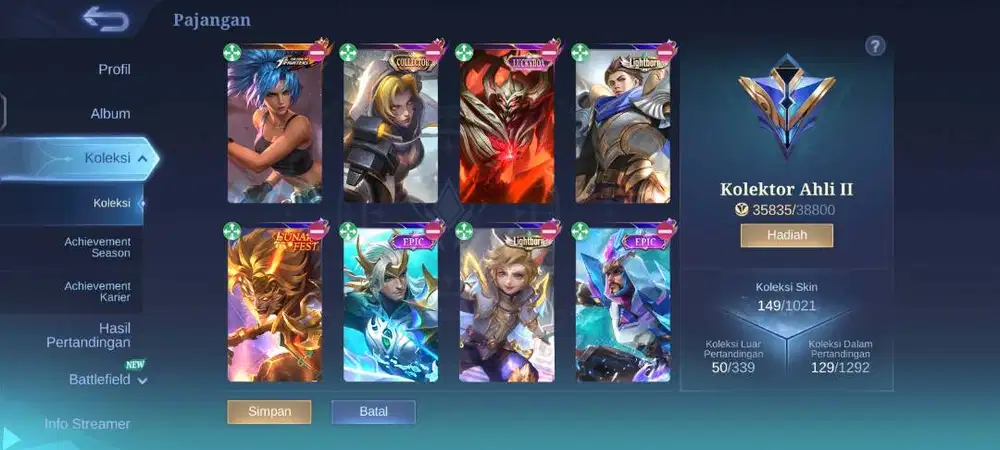The width and height of the screenshot is (1000, 450).
Task: Open Achievement Karier page
Action: click(x=98, y=291)
